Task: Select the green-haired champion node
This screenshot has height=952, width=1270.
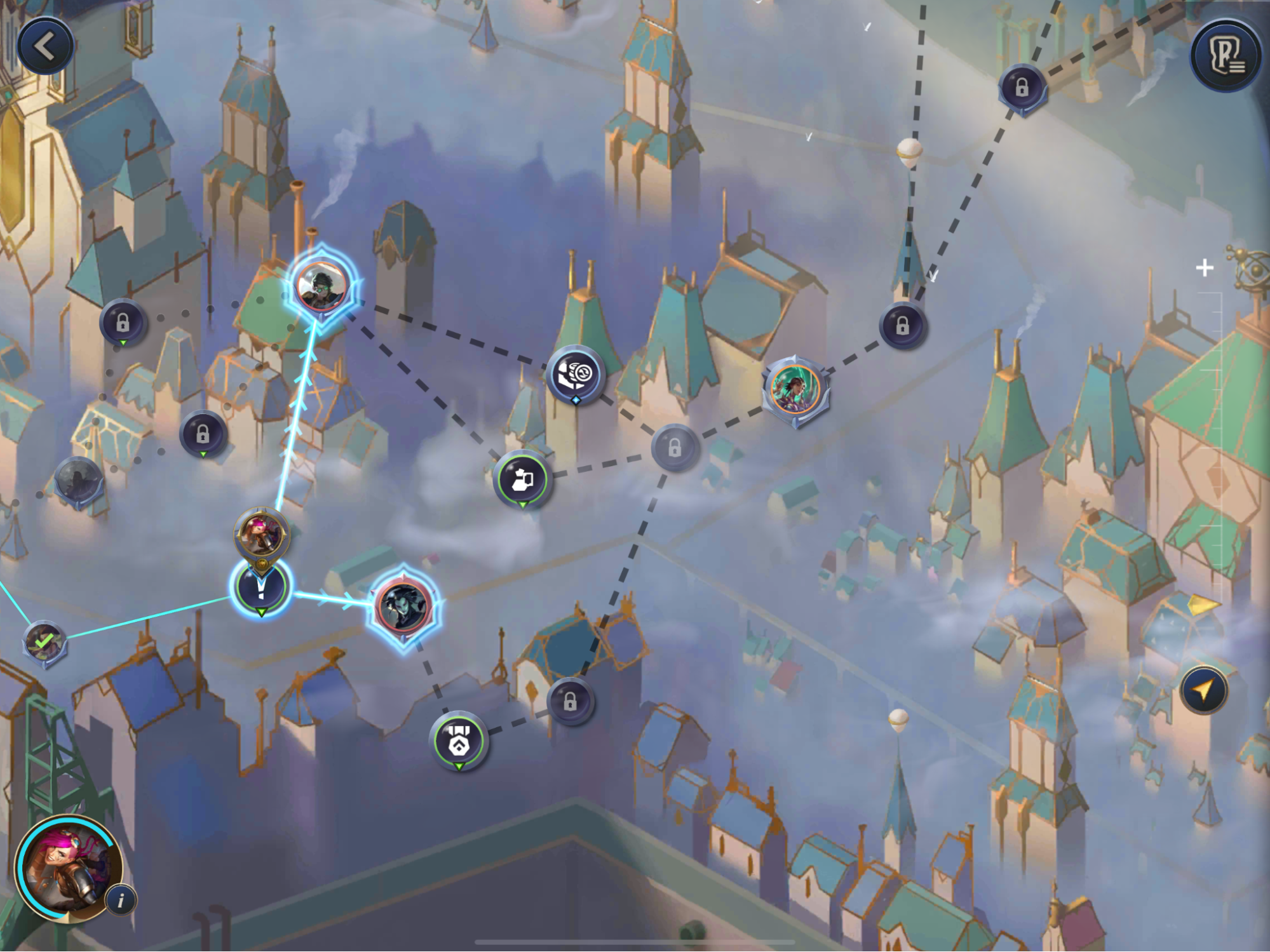Action: click(795, 388)
